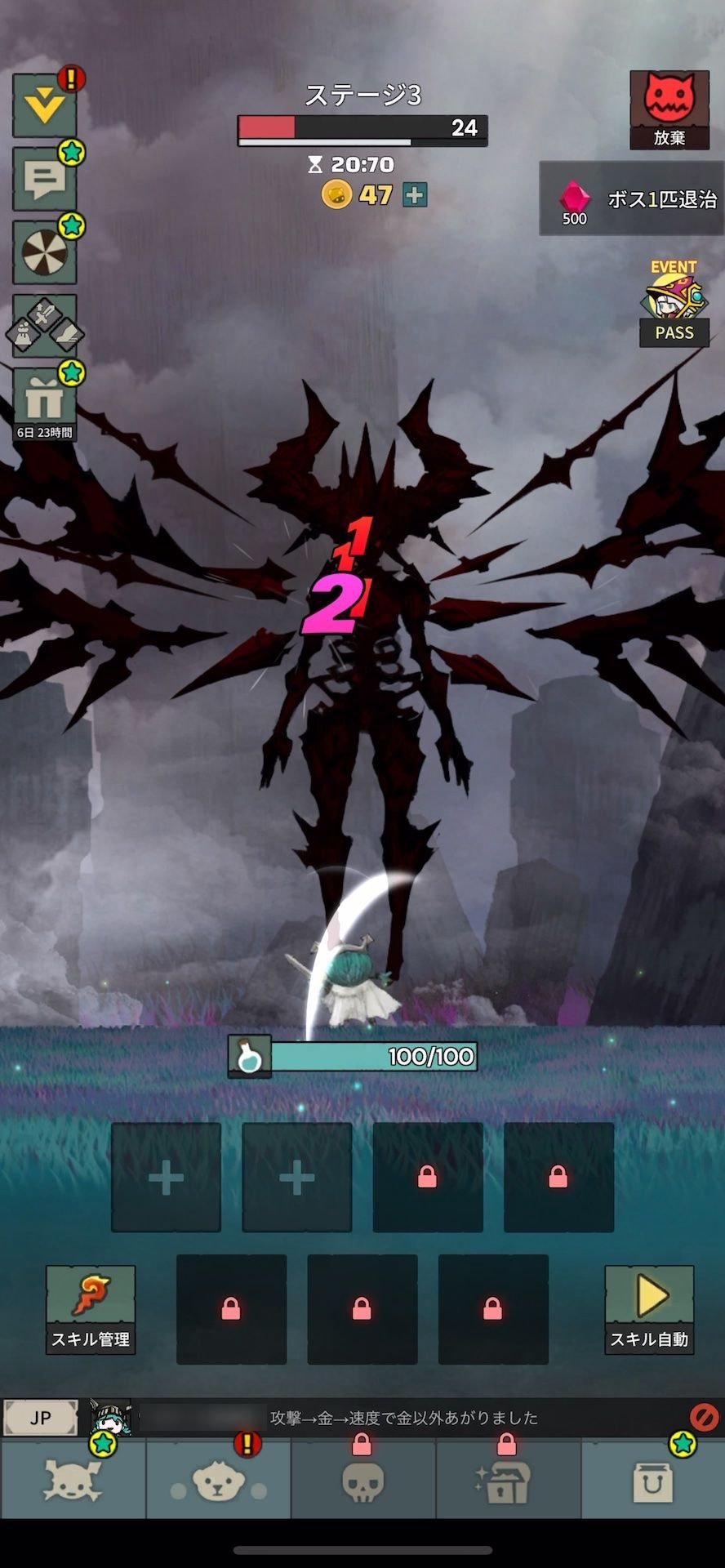Select the locked treasure chest tab
The image size is (725, 1568).
tap(507, 1480)
